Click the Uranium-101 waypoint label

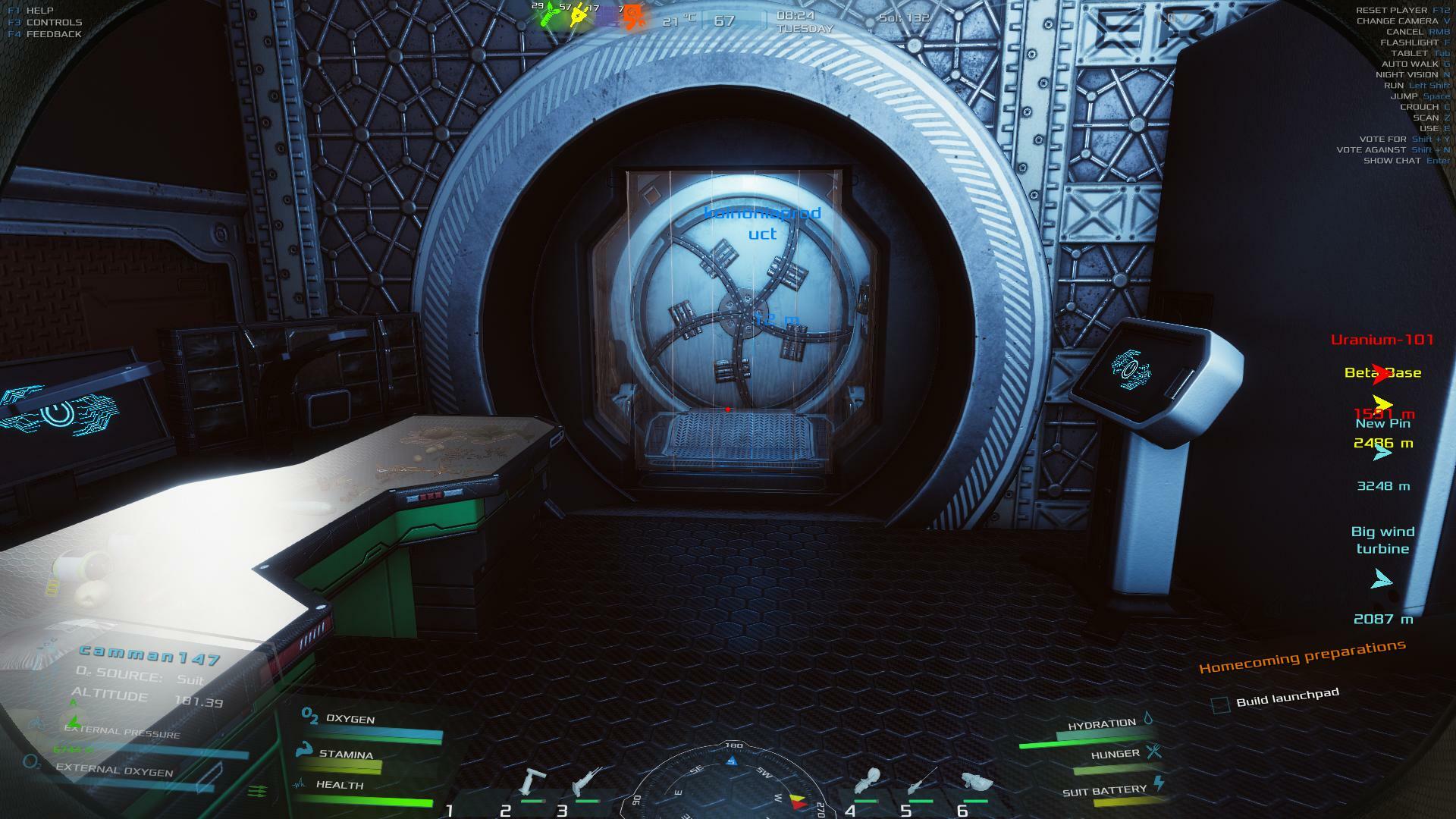point(1382,340)
